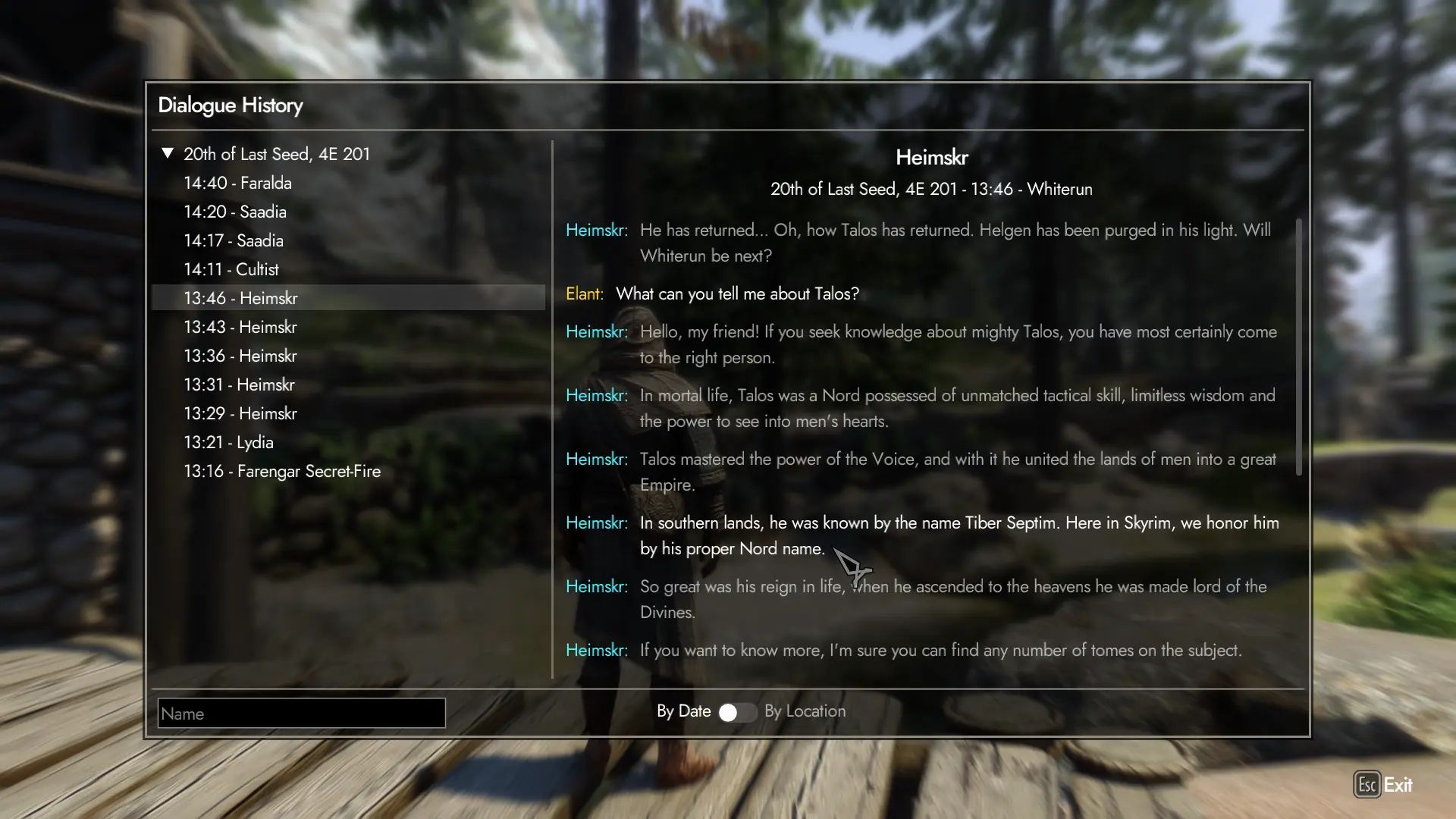Click inside the Name filter field
Viewport: 1456px width, 819px height.
(300, 713)
